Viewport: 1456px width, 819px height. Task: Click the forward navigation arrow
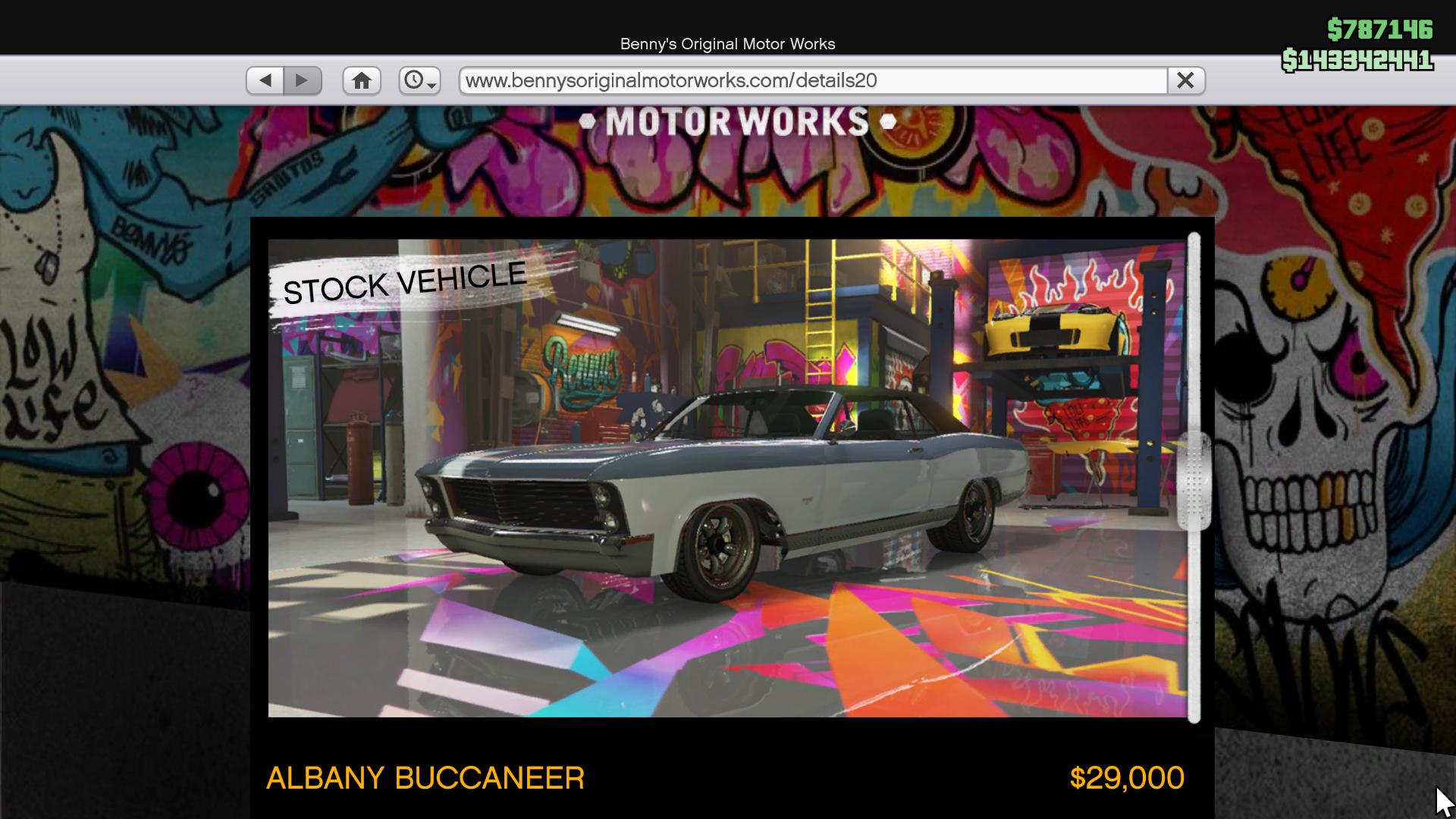(x=303, y=80)
